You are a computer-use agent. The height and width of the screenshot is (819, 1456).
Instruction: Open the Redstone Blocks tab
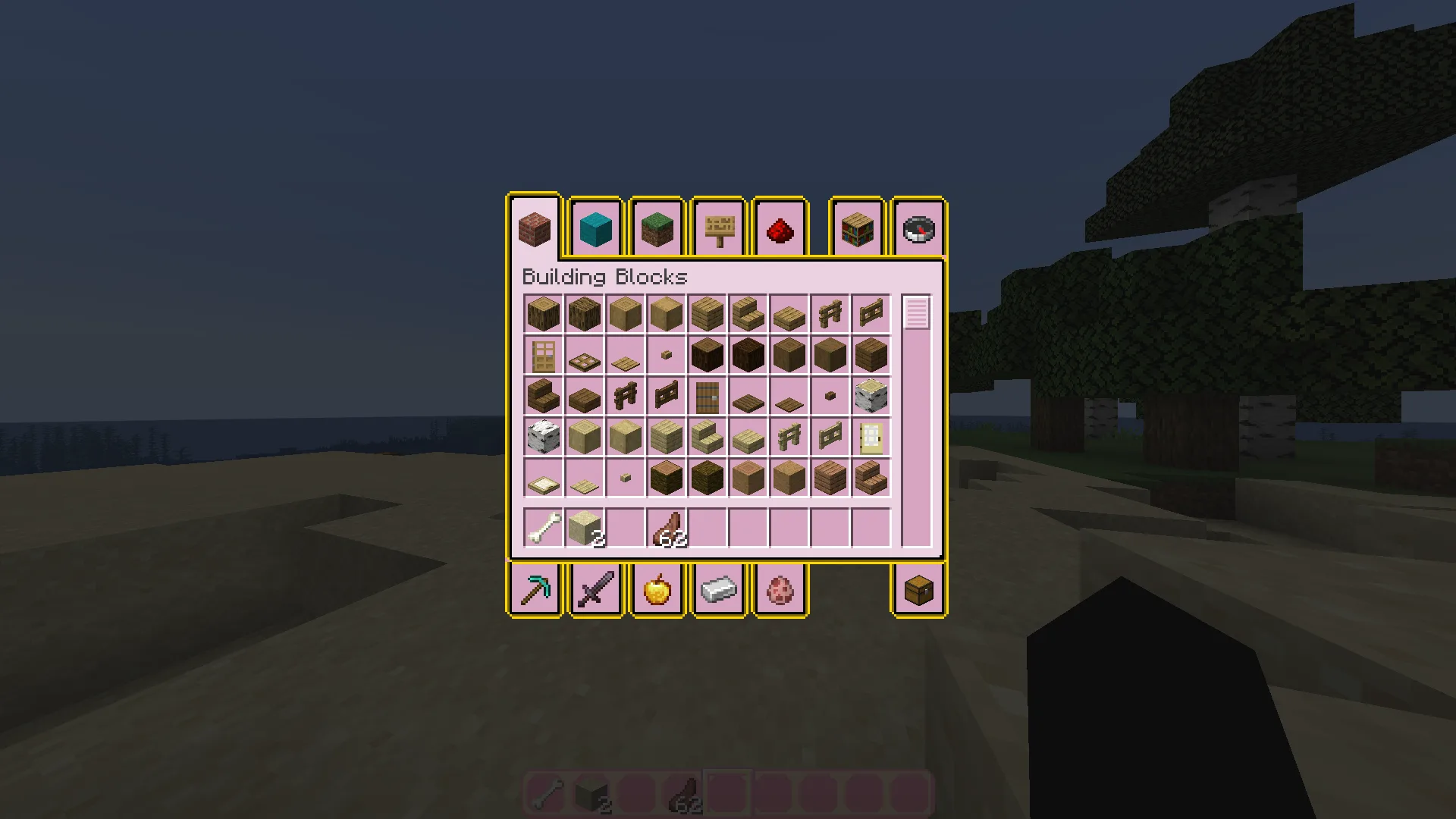(x=780, y=227)
